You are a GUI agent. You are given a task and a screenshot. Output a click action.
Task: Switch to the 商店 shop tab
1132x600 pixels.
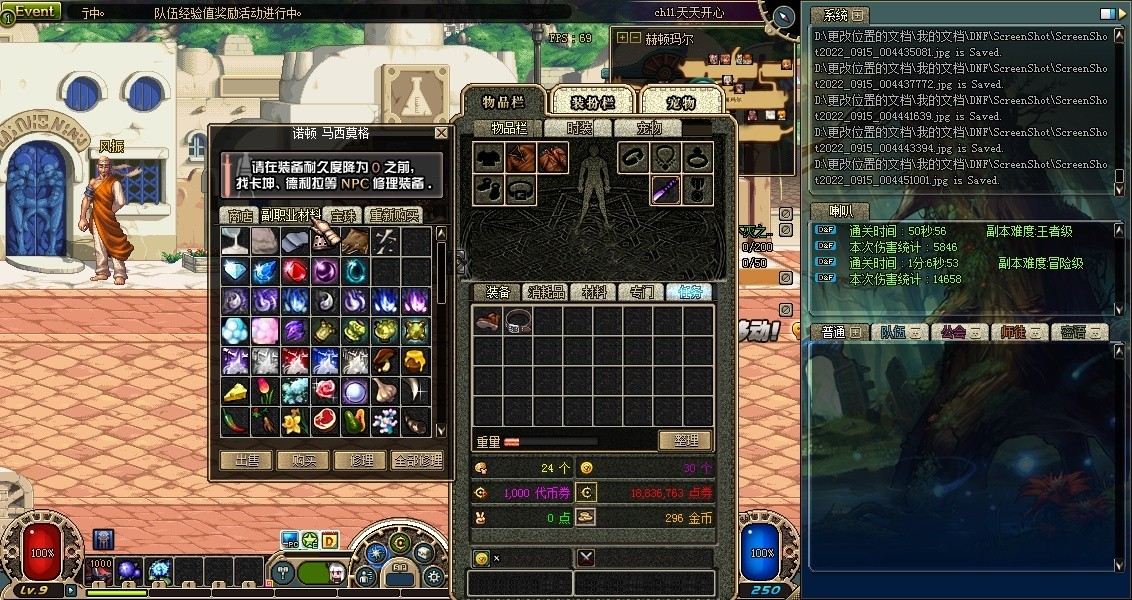click(240, 215)
